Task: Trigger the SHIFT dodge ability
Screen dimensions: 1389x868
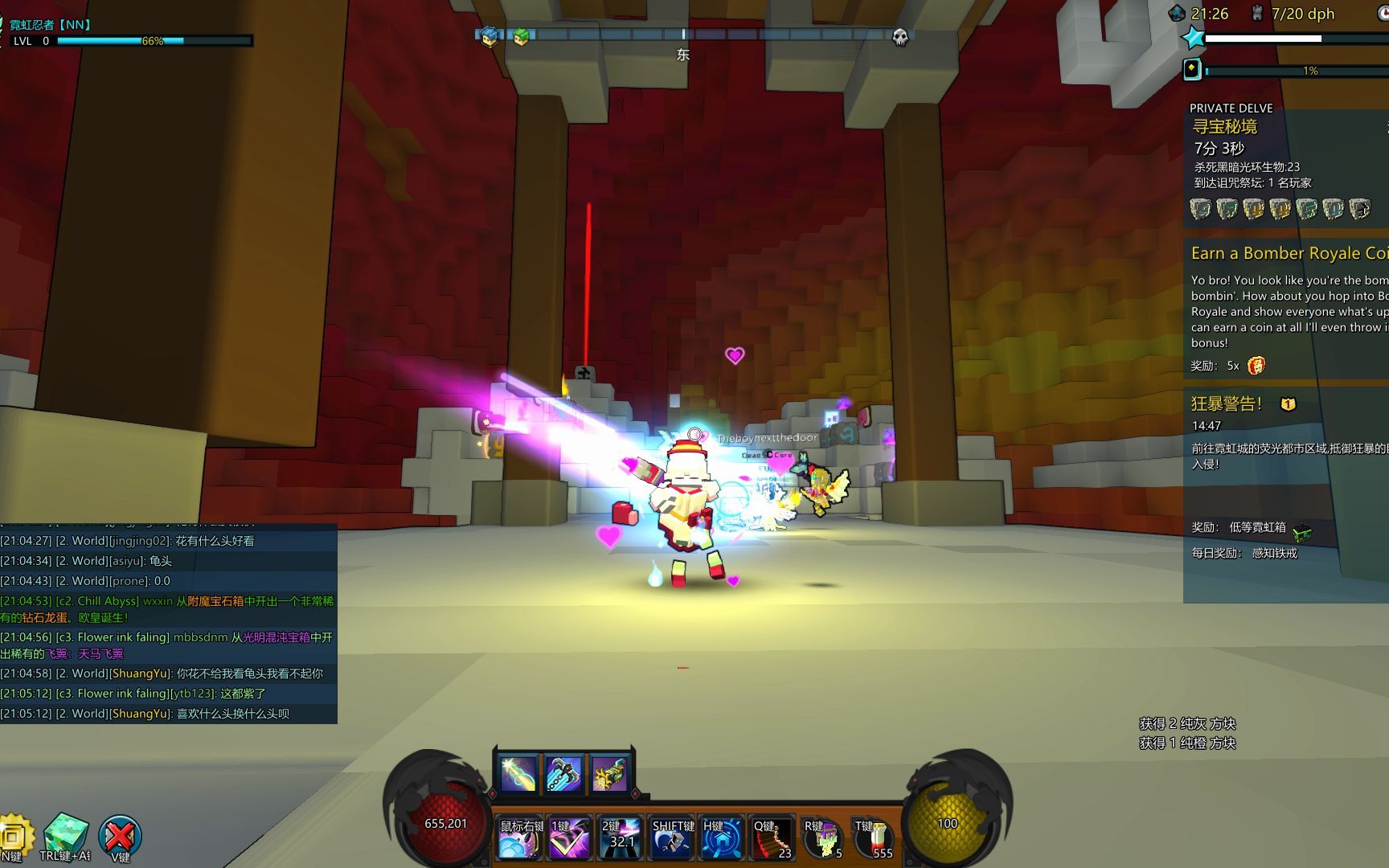Action: [x=672, y=840]
